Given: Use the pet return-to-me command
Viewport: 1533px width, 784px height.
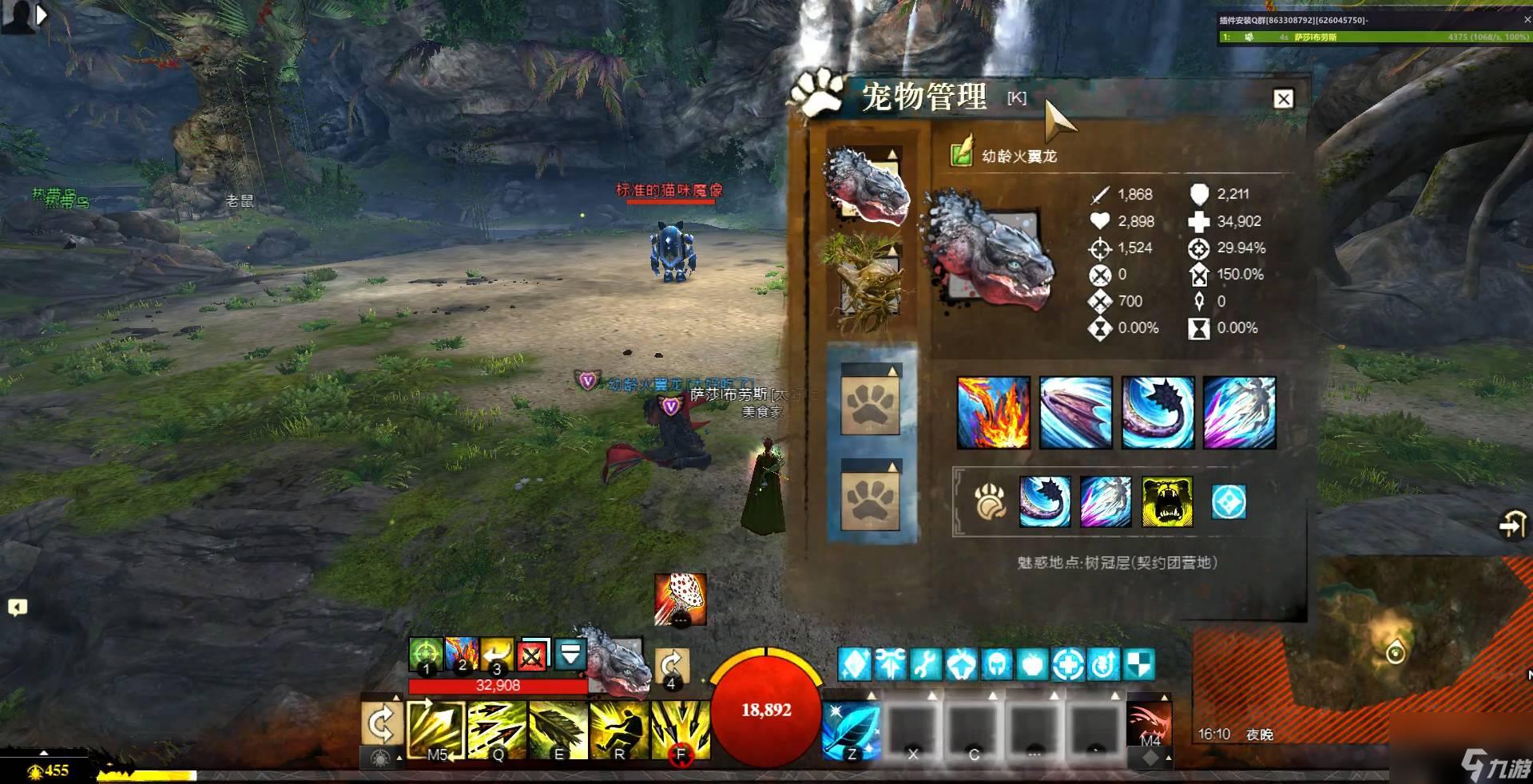Looking at the screenshot, I should [x=497, y=655].
